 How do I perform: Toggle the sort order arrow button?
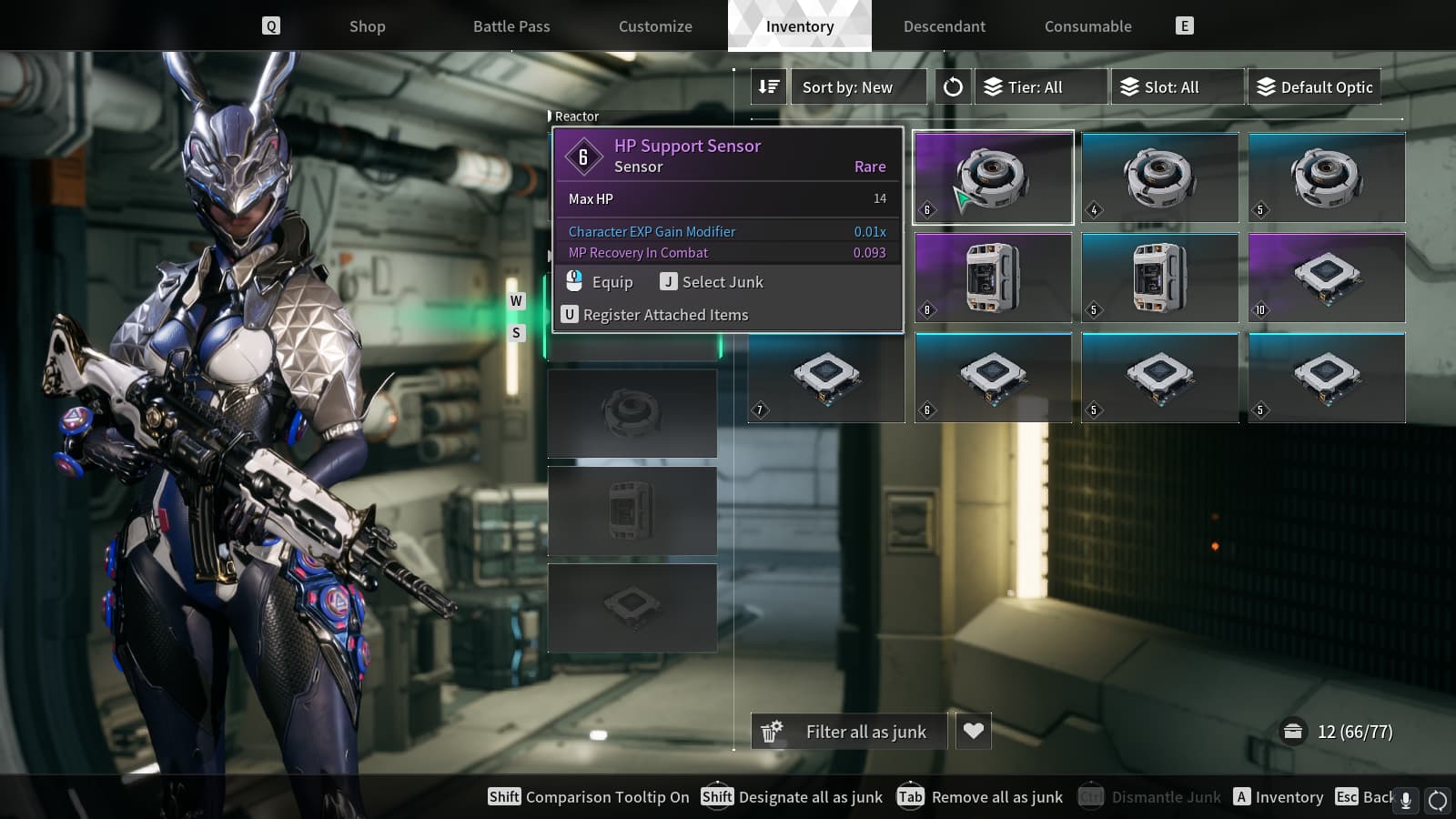coord(769,87)
